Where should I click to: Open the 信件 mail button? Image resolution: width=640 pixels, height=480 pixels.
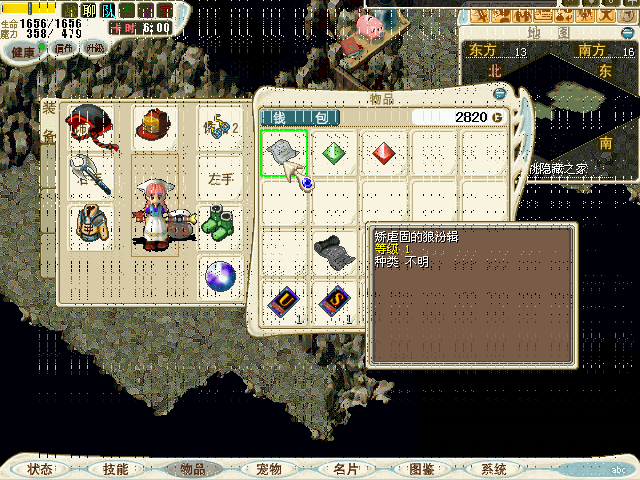pos(64,48)
